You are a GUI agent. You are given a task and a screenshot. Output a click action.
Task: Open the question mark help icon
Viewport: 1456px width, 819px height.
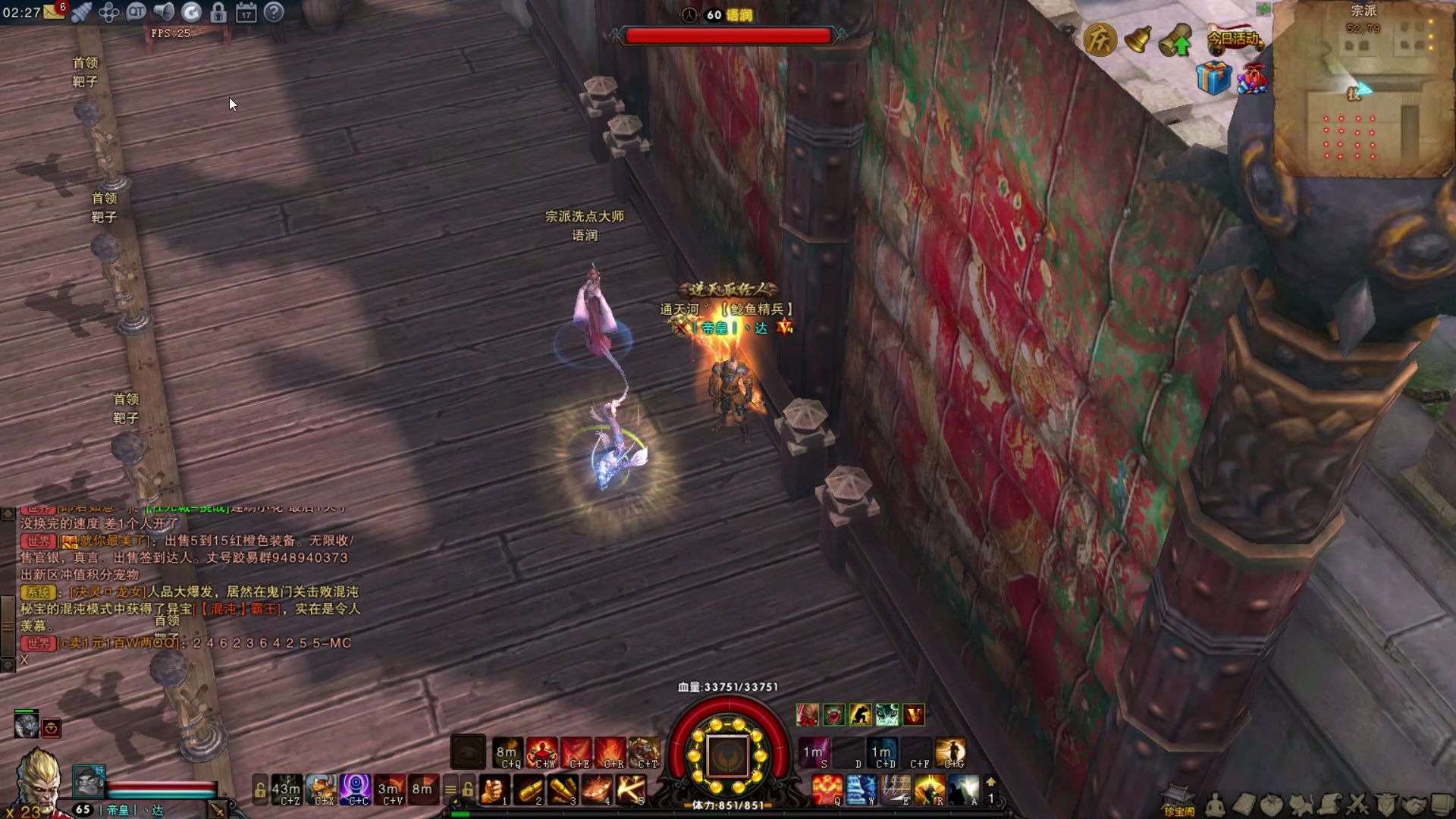[x=274, y=12]
